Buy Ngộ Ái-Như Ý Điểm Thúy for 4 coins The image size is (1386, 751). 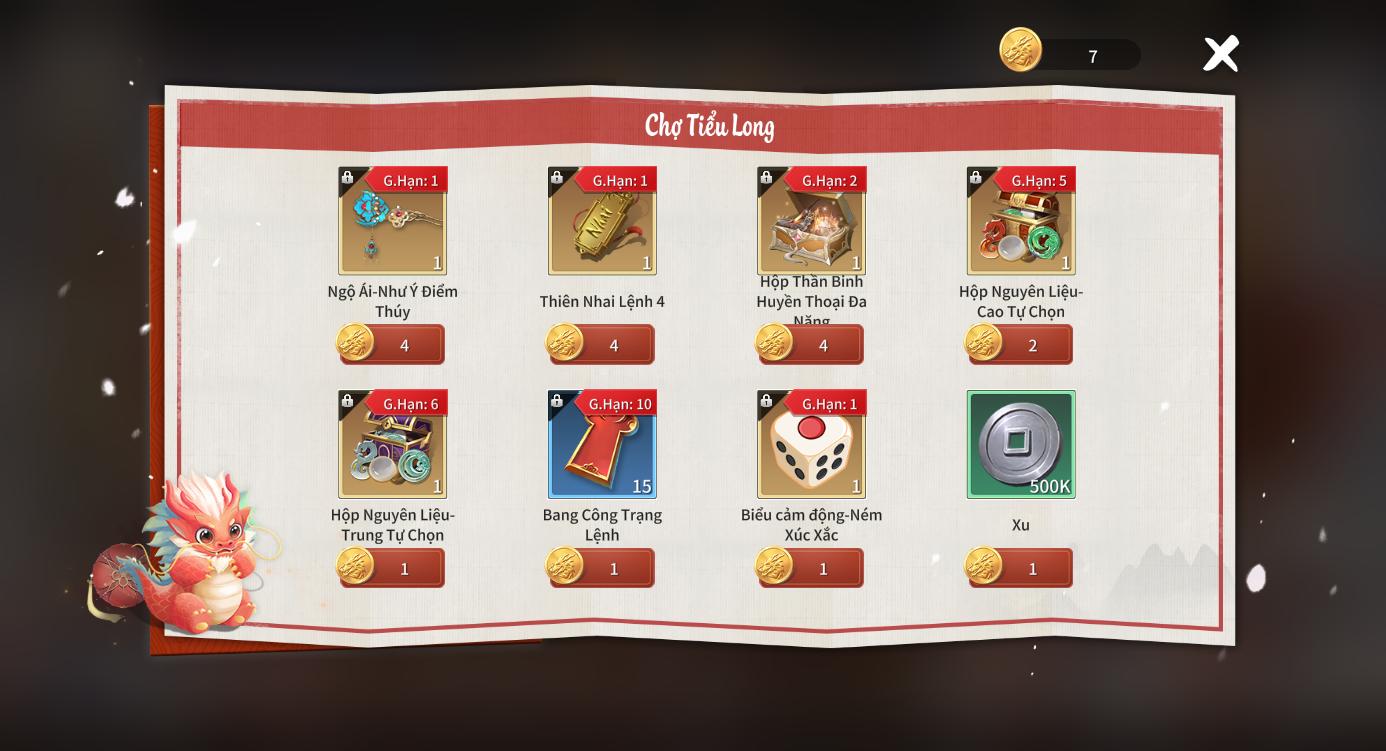[x=394, y=345]
